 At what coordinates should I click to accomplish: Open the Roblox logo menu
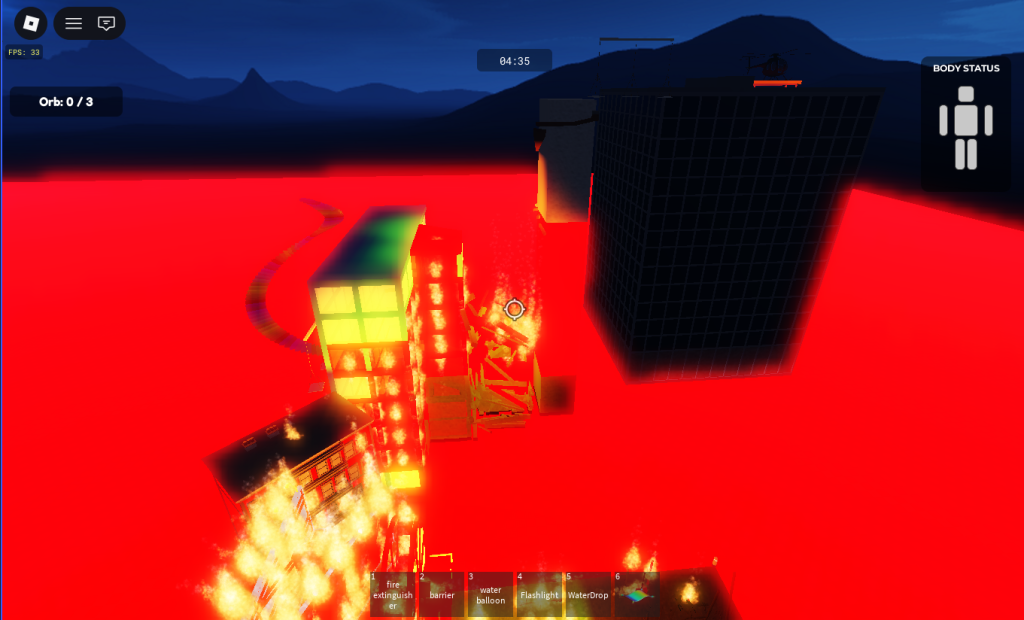tap(31, 23)
